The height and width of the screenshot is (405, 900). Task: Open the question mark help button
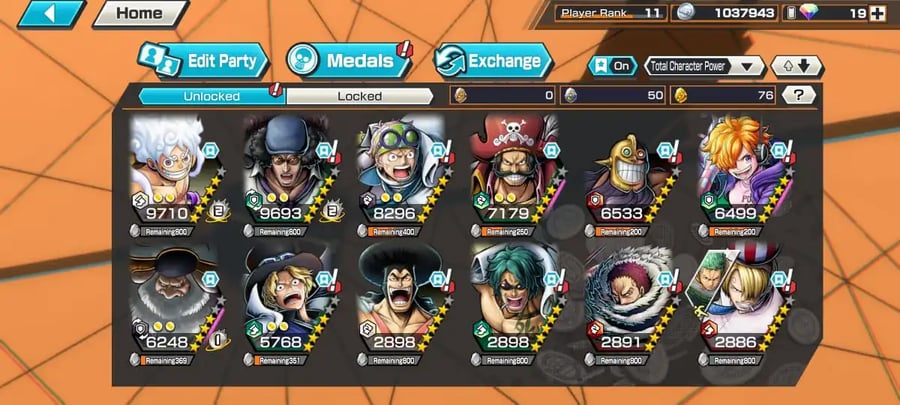tap(797, 95)
